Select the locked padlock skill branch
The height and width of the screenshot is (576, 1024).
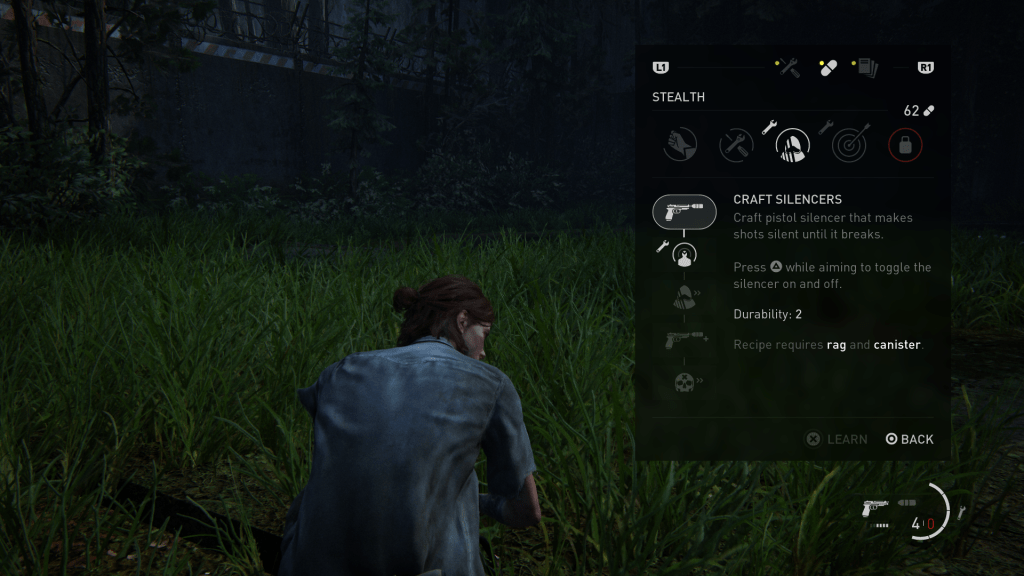(905, 145)
